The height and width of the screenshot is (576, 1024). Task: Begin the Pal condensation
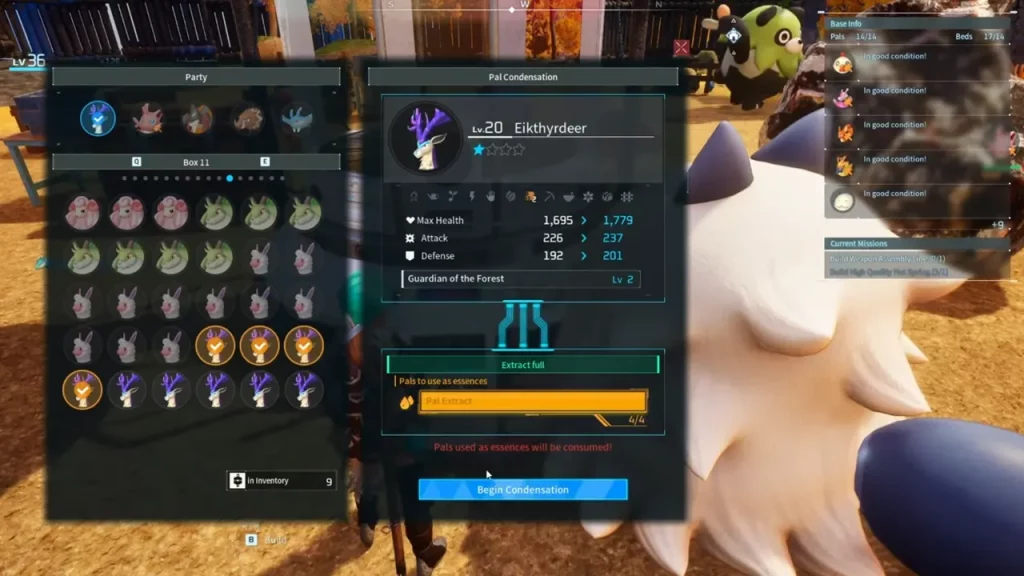[523, 490]
